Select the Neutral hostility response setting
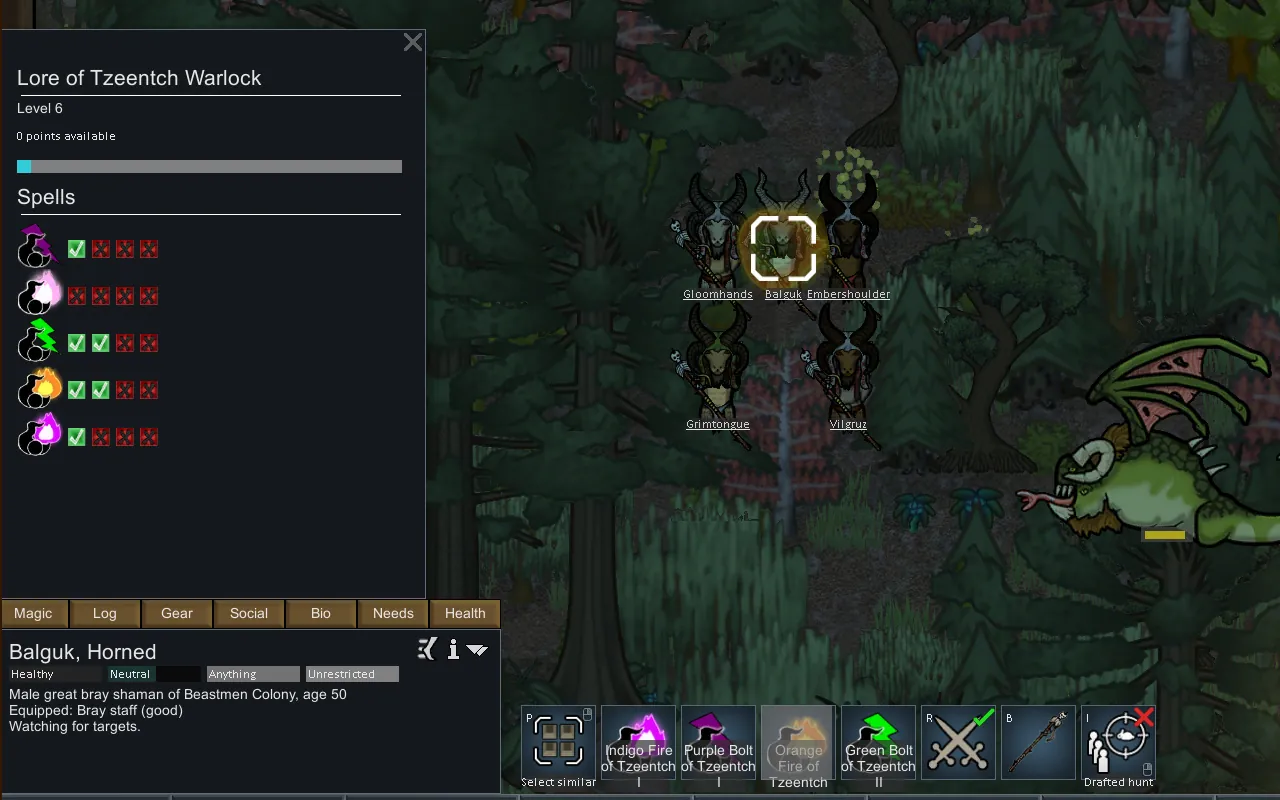The height and width of the screenshot is (800, 1280). (131, 674)
